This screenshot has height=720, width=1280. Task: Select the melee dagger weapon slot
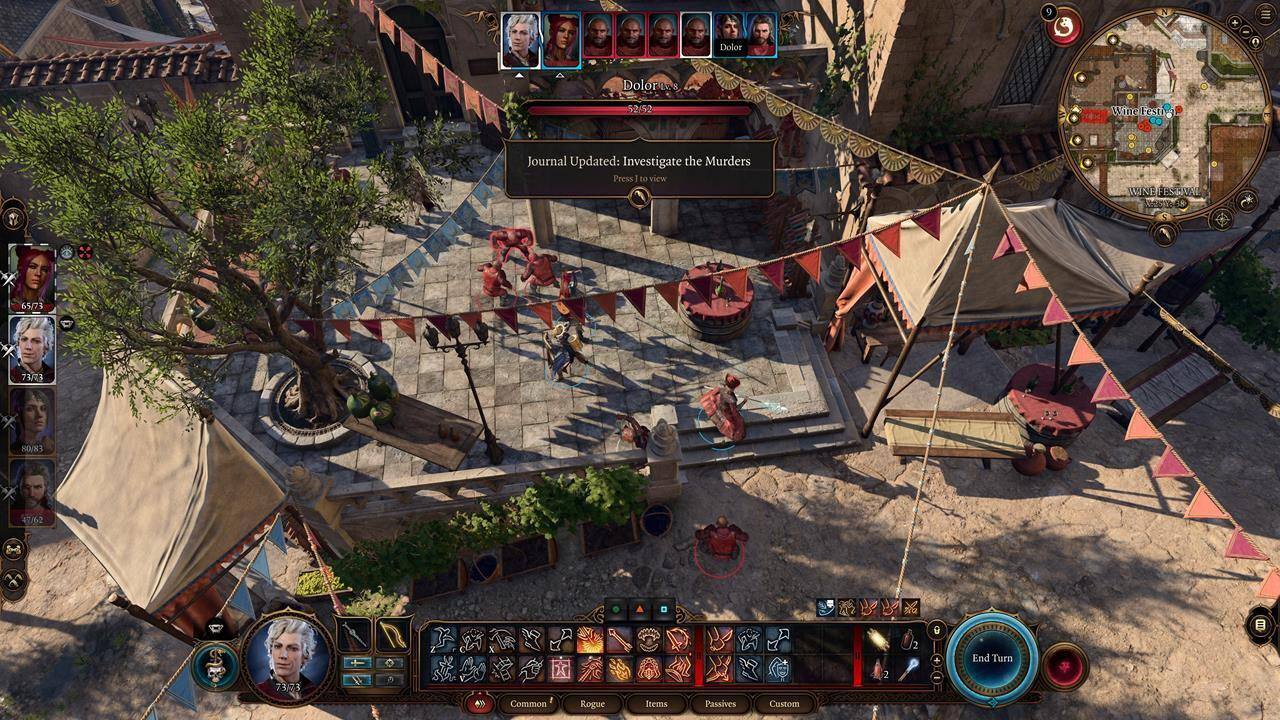click(353, 636)
